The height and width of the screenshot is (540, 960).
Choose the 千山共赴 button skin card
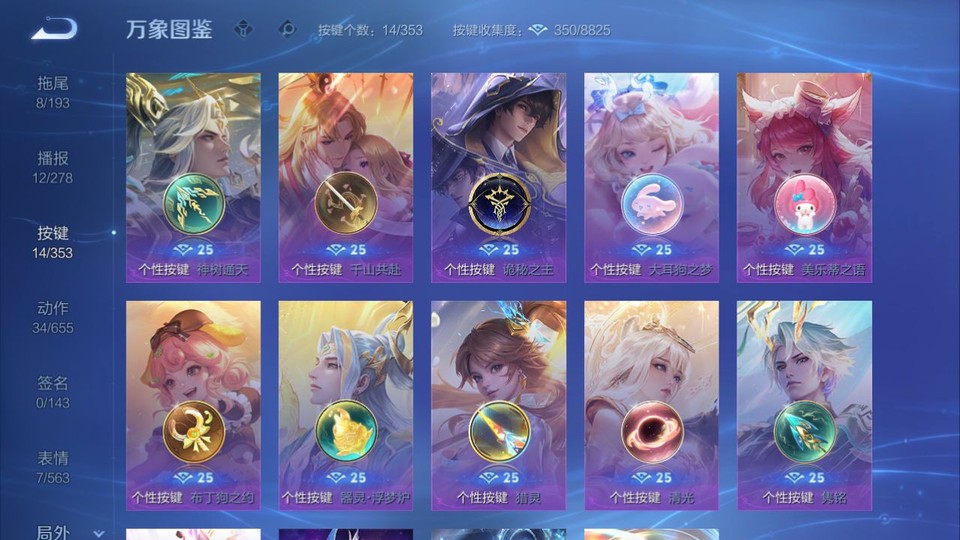pos(346,177)
